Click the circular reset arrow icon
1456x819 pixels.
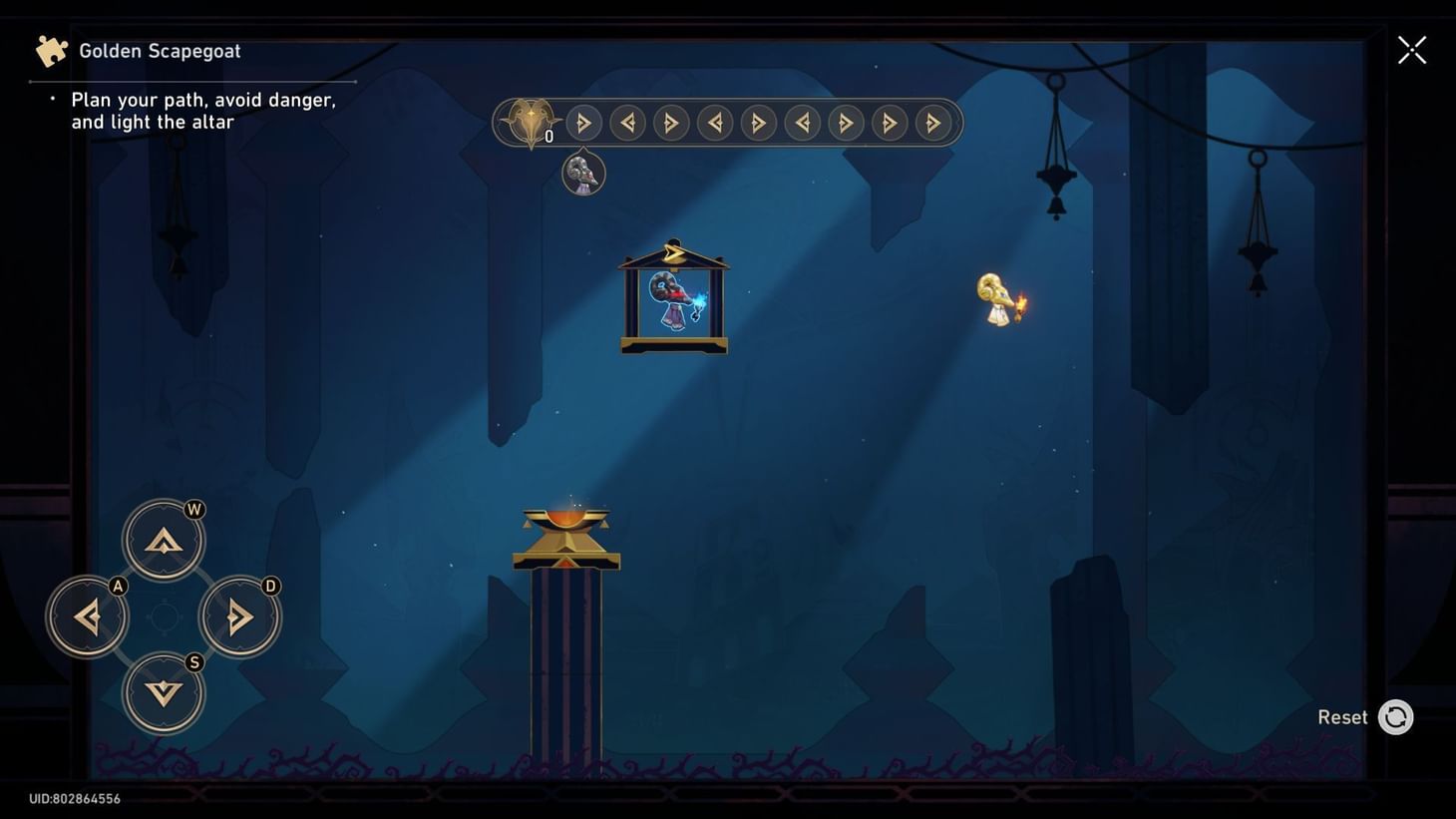click(1395, 716)
